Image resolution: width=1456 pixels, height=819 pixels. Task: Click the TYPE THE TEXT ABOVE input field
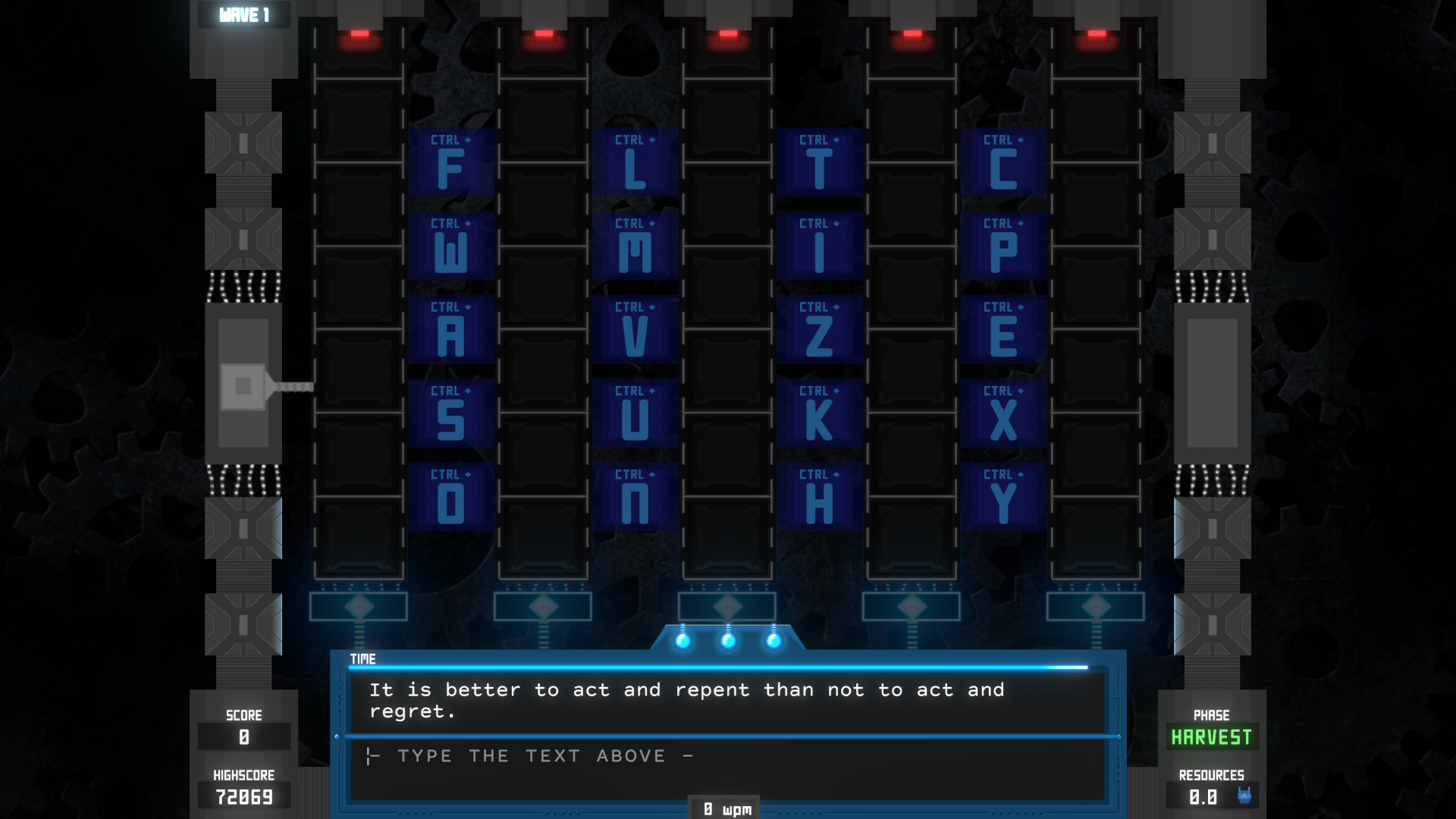(728, 756)
